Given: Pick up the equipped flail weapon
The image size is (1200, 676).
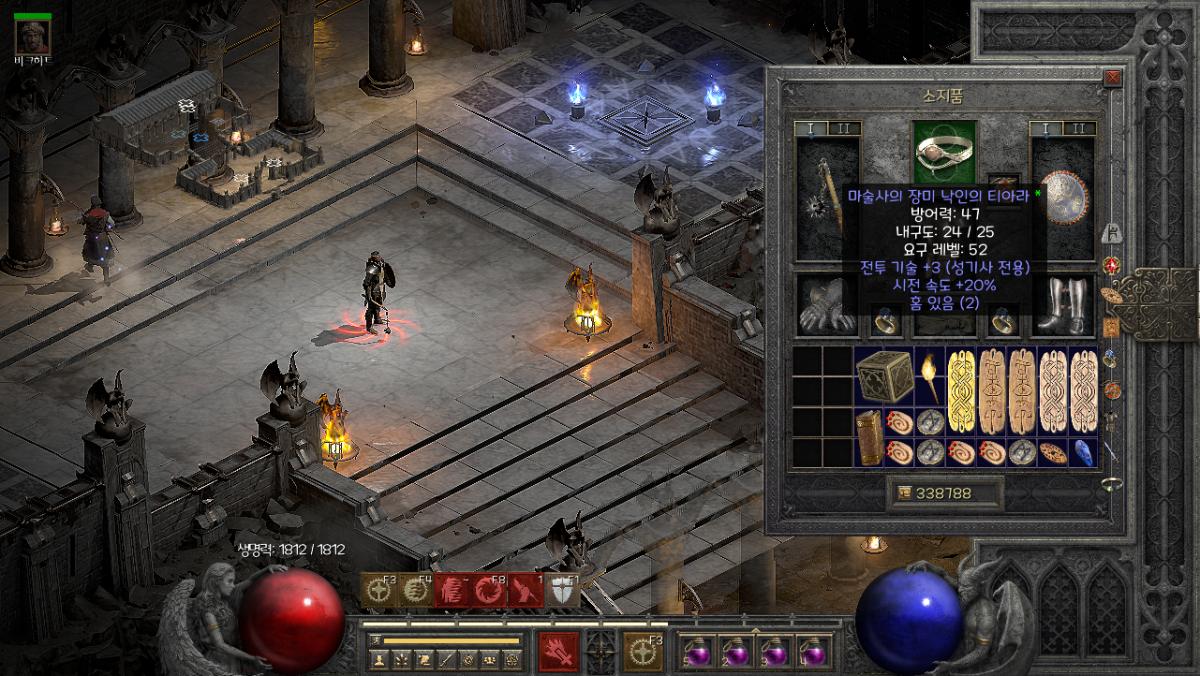Looking at the screenshot, I should coord(828,198).
